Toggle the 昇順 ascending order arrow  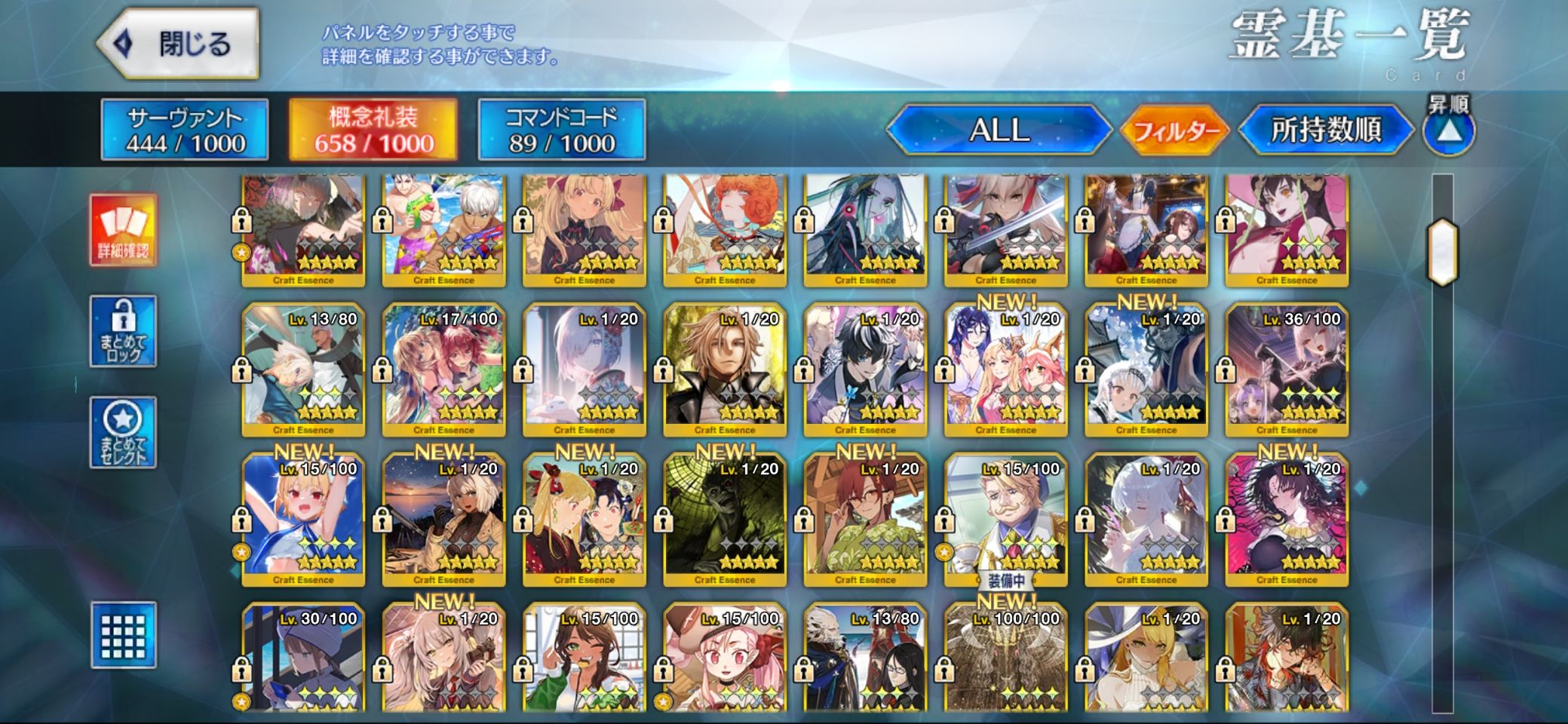(x=1449, y=131)
